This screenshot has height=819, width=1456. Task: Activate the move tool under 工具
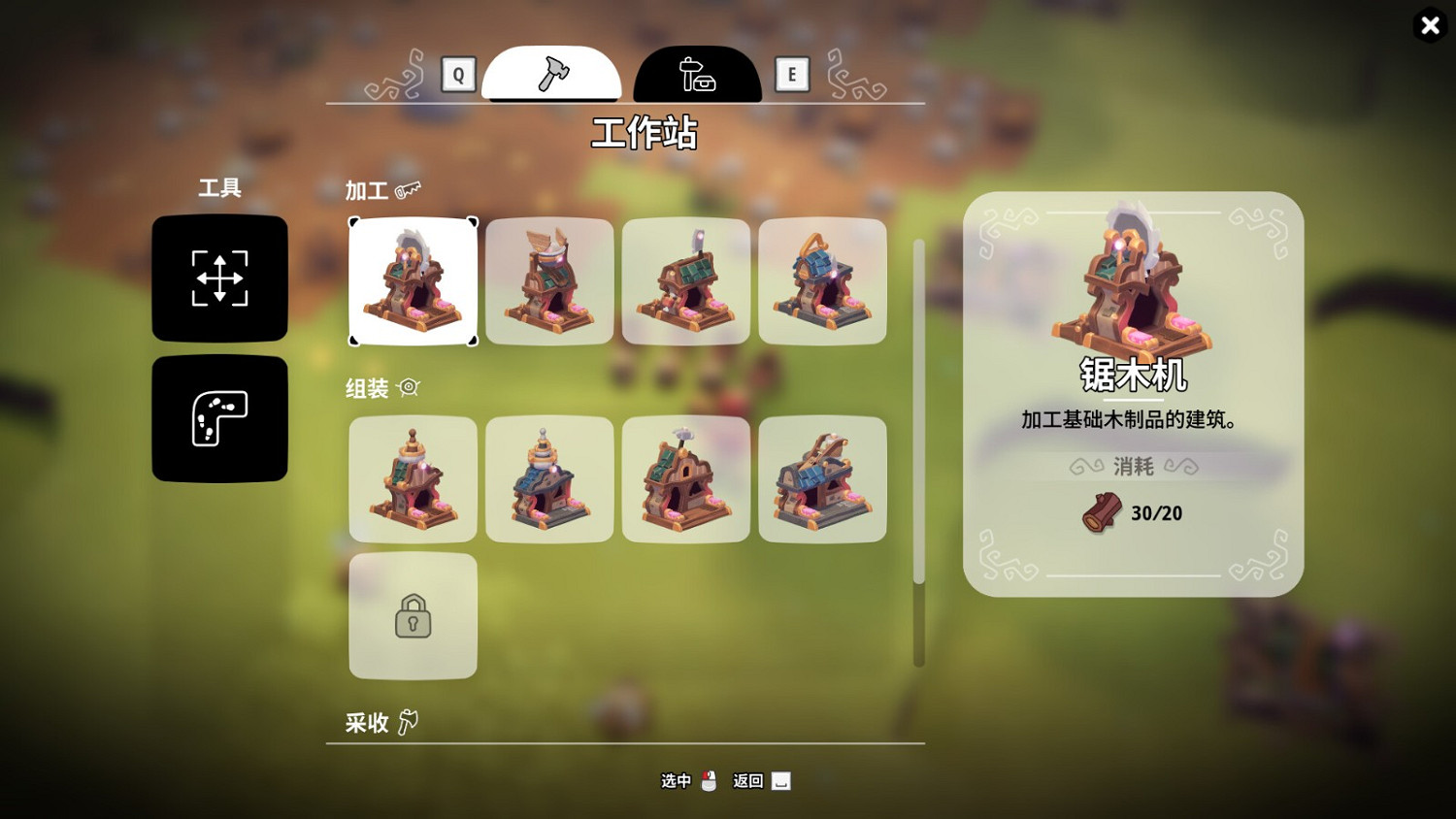point(219,278)
